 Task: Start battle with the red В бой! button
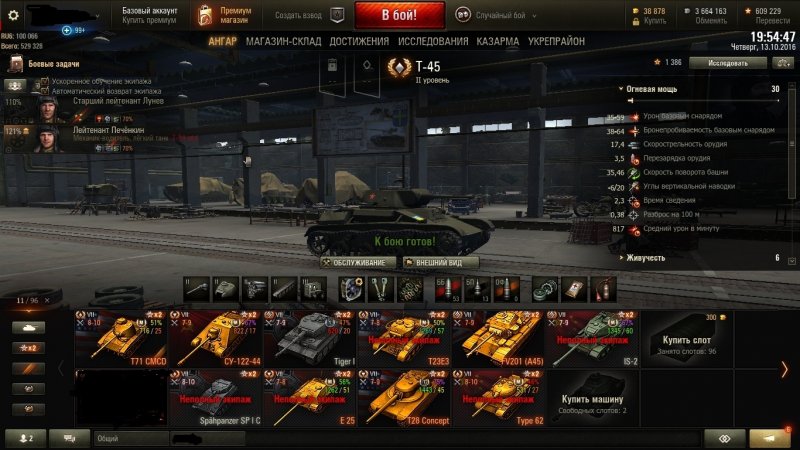click(x=399, y=15)
